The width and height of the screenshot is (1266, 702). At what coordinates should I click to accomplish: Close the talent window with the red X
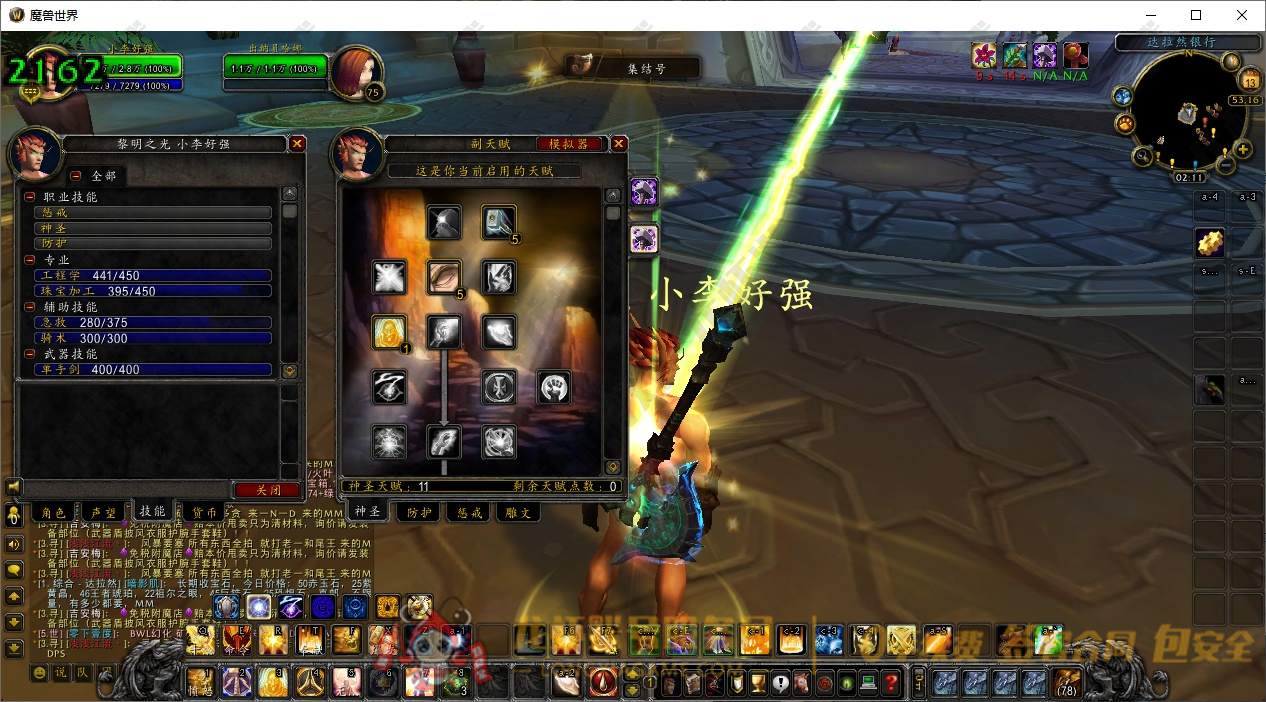tap(619, 144)
